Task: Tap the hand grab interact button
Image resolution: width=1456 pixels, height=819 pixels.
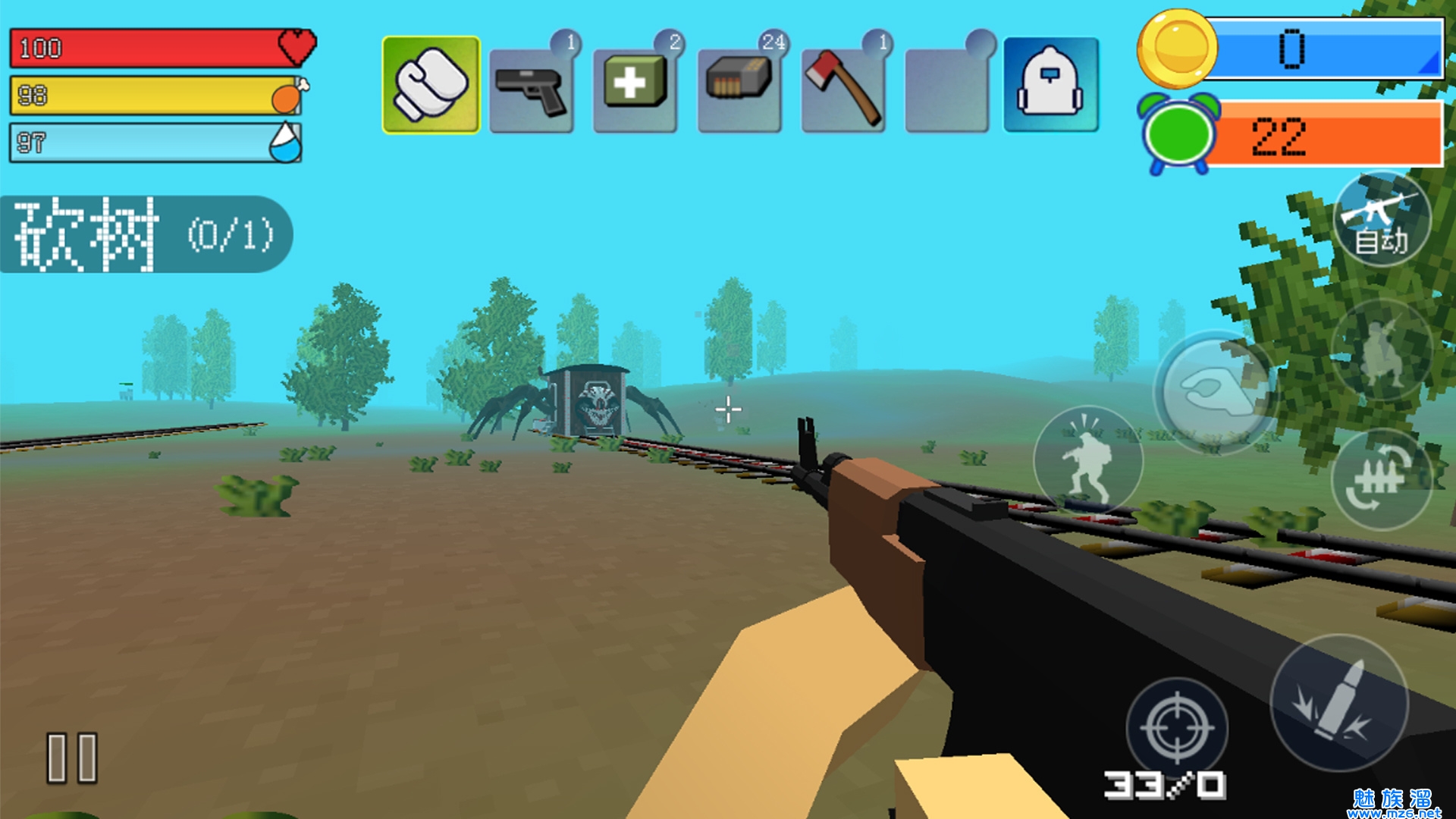Action: [1215, 391]
